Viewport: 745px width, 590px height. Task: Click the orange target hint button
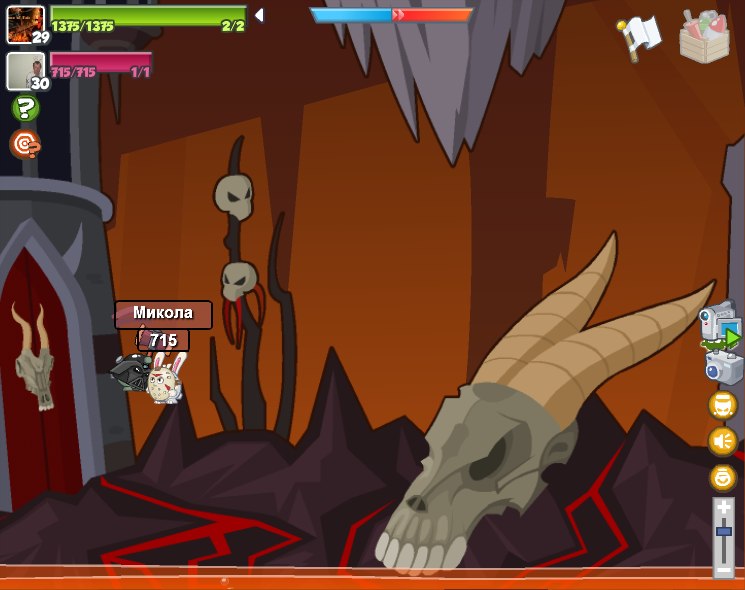pyautogui.click(x=25, y=144)
